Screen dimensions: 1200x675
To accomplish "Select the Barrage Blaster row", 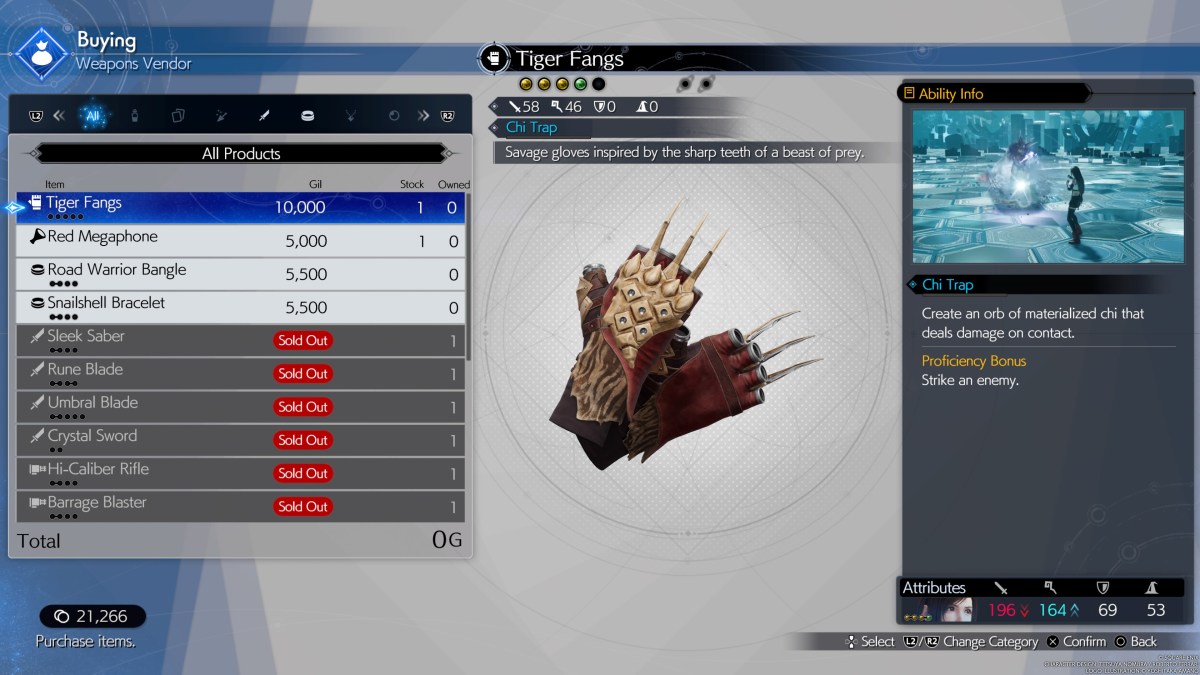I will click(x=240, y=506).
